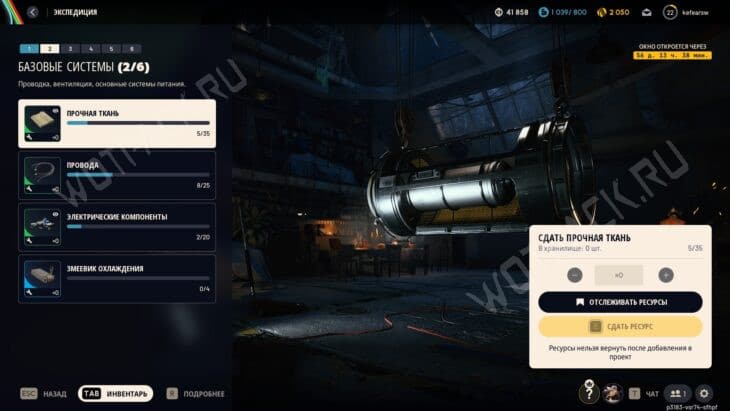730x411 pixels.
Task: Select expedition stage tab 4
Action: click(x=90, y=48)
